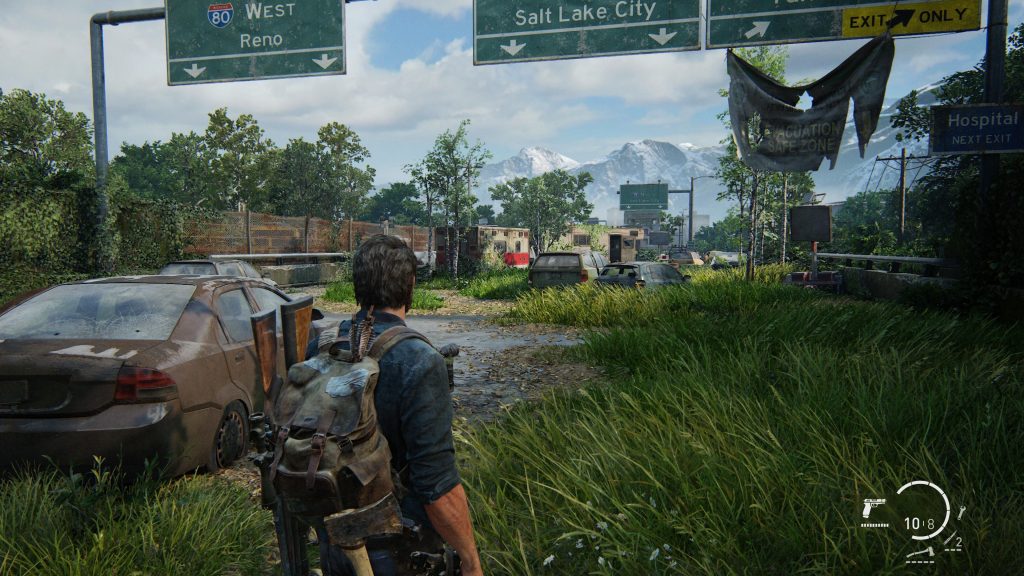Choose the shiv icon in the HUD
1024x576 pixels.
point(950,541)
